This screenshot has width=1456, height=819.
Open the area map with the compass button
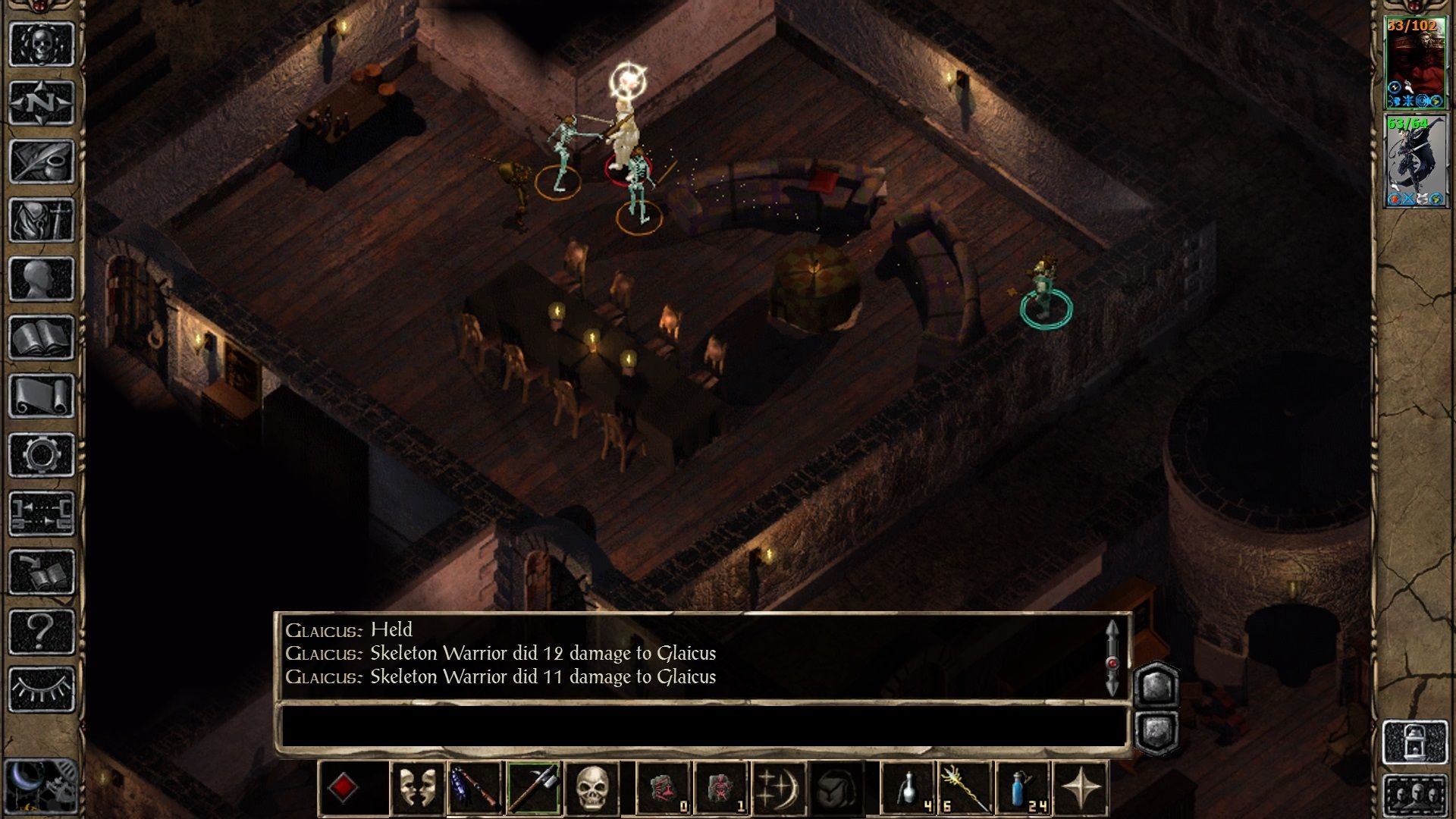pos(42,102)
